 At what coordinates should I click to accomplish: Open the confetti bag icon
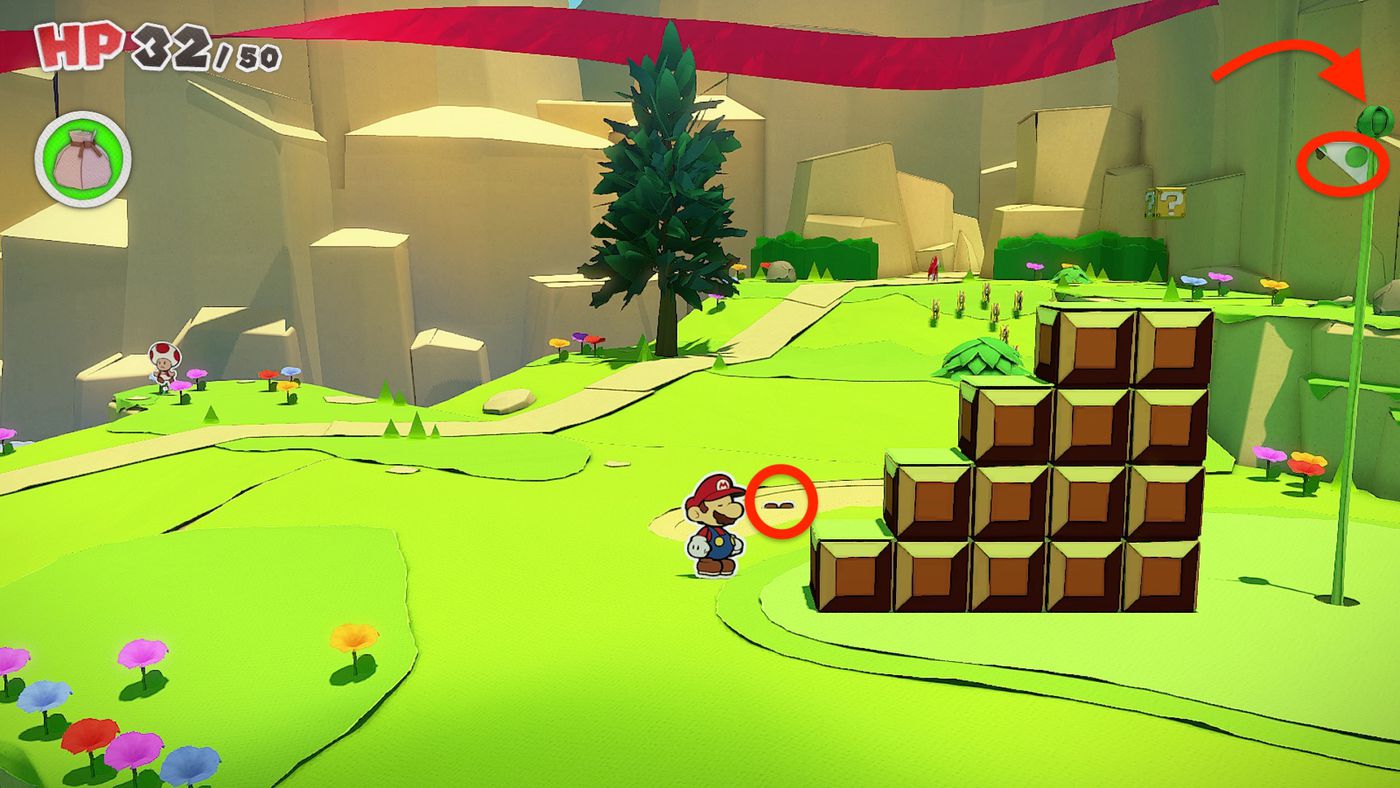click(x=83, y=158)
